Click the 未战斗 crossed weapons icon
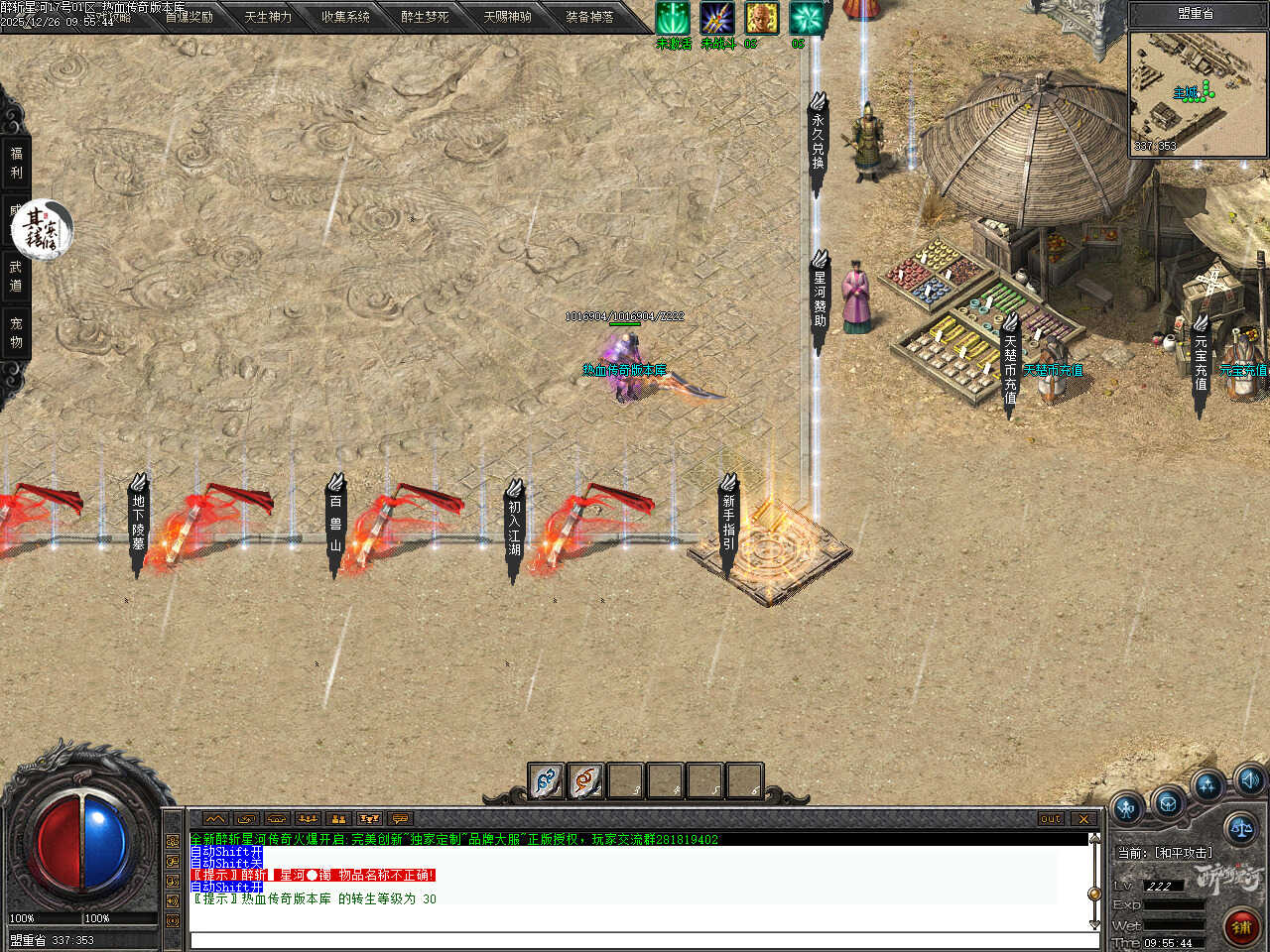This screenshot has width=1270, height=952. (716, 19)
